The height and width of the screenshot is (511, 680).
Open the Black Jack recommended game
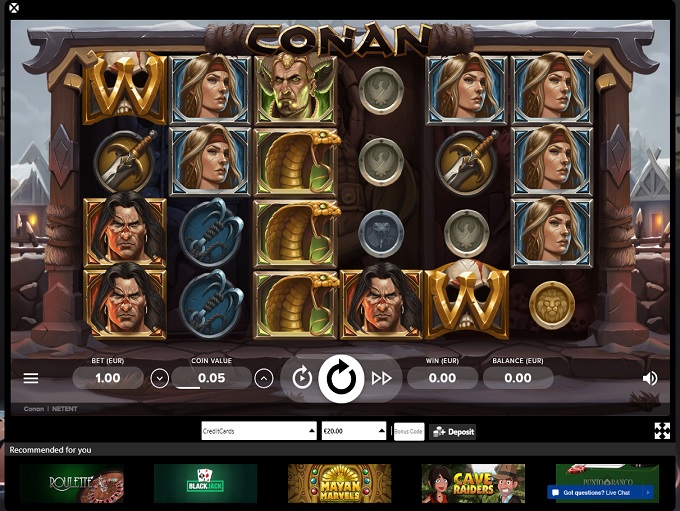tap(205, 483)
